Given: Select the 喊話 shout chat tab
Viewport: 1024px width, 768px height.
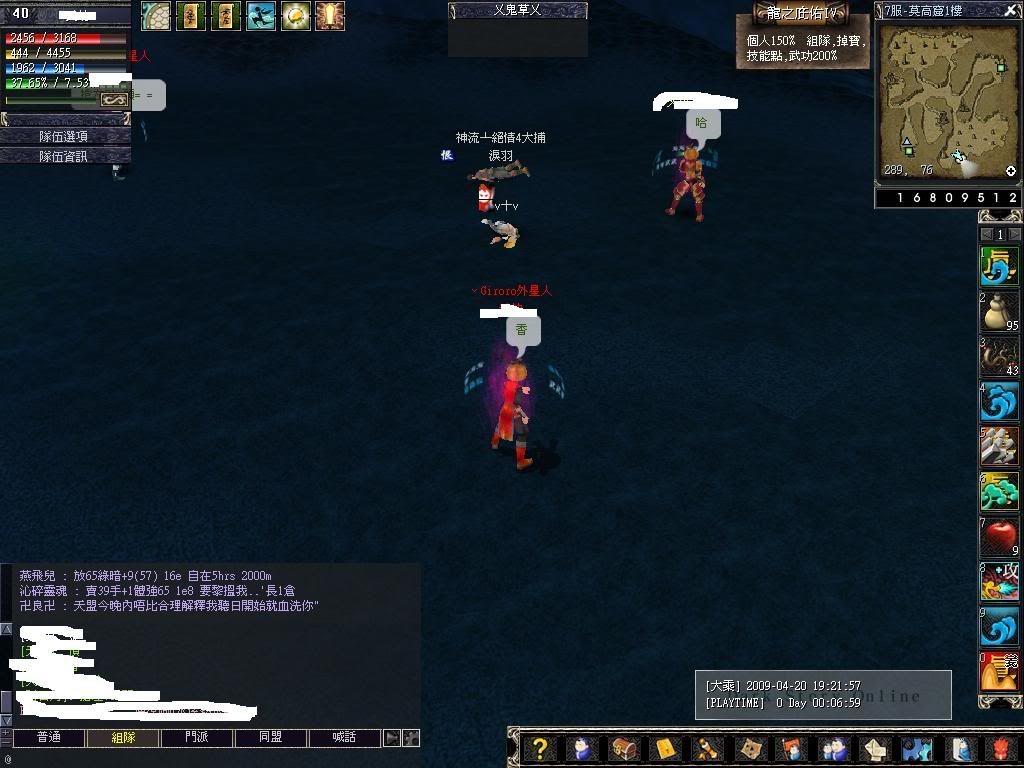Looking at the screenshot, I should (343, 738).
